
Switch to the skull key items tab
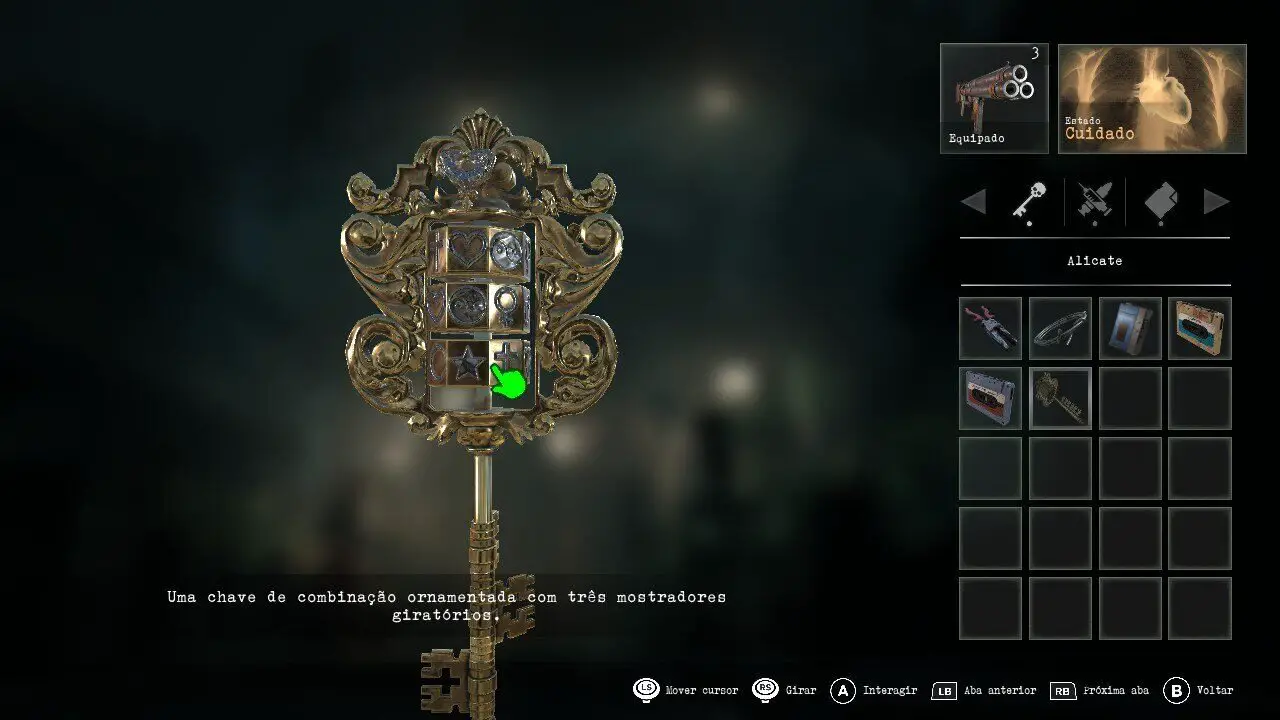pyautogui.click(x=1029, y=202)
